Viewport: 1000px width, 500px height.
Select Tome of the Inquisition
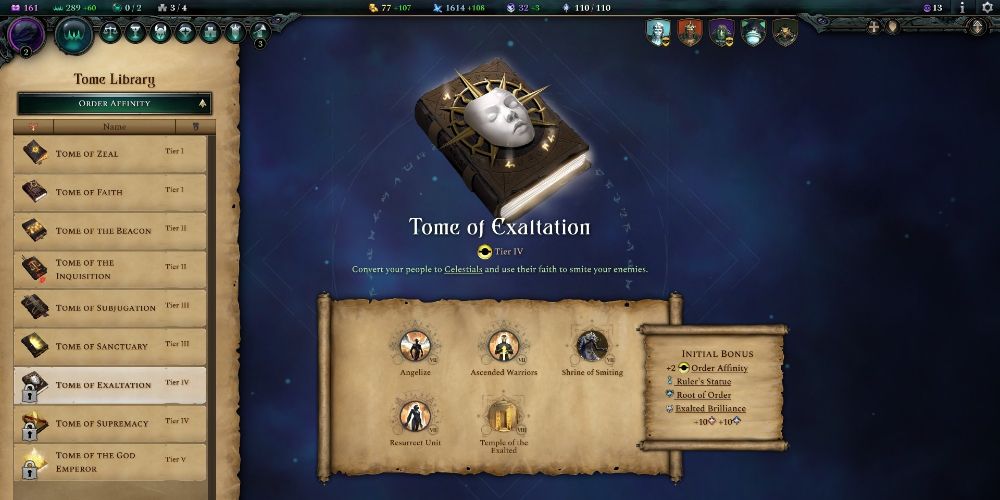coord(110,268)
